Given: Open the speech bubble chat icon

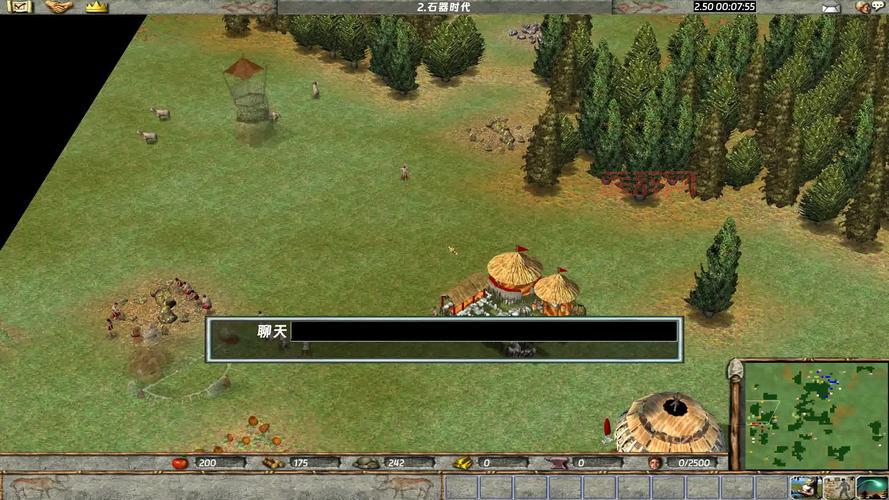Looking at the screenshot, I should pyautogui.click(x=878, y=7).
